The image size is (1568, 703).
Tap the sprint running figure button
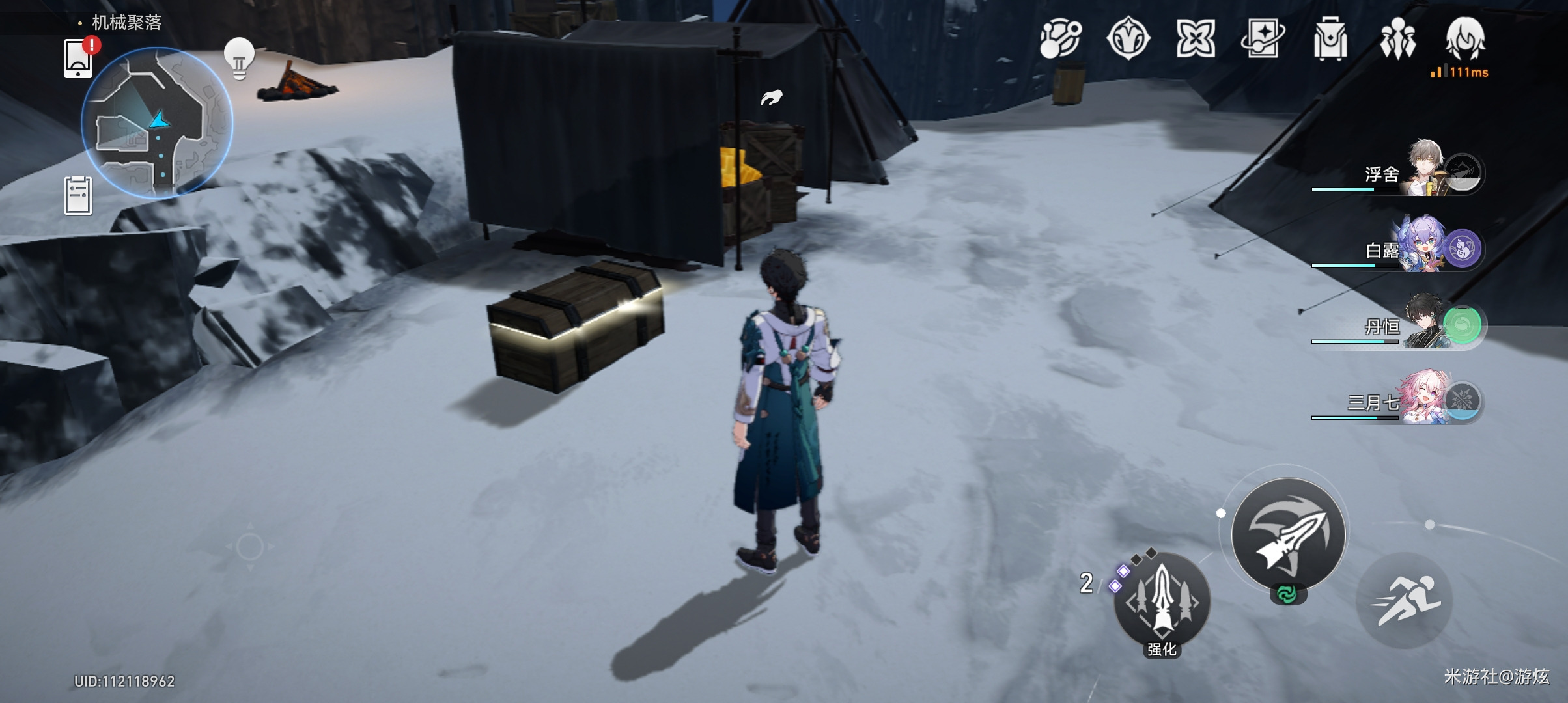[1405, 601]
